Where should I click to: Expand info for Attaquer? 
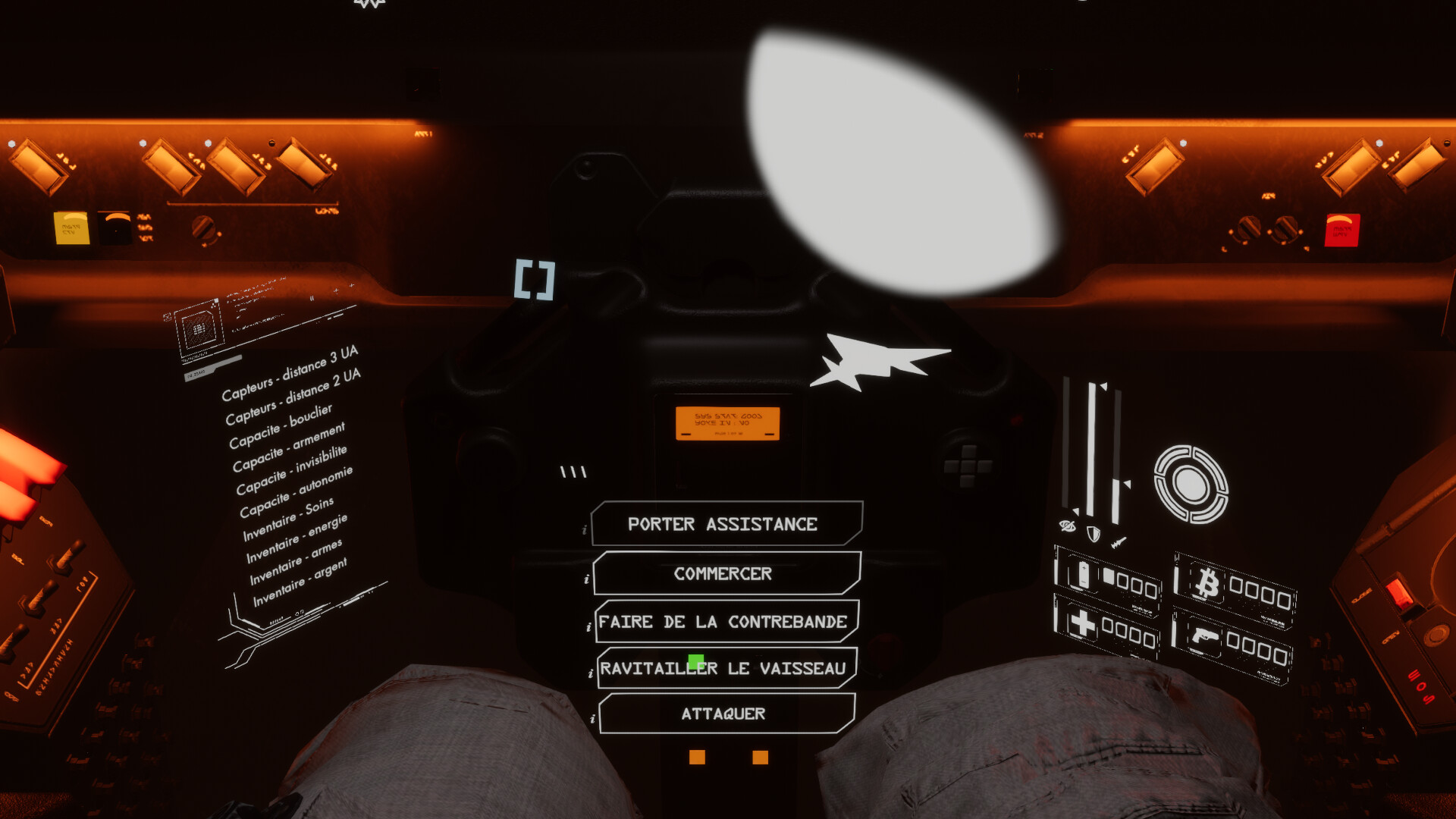tap(594, 719)
